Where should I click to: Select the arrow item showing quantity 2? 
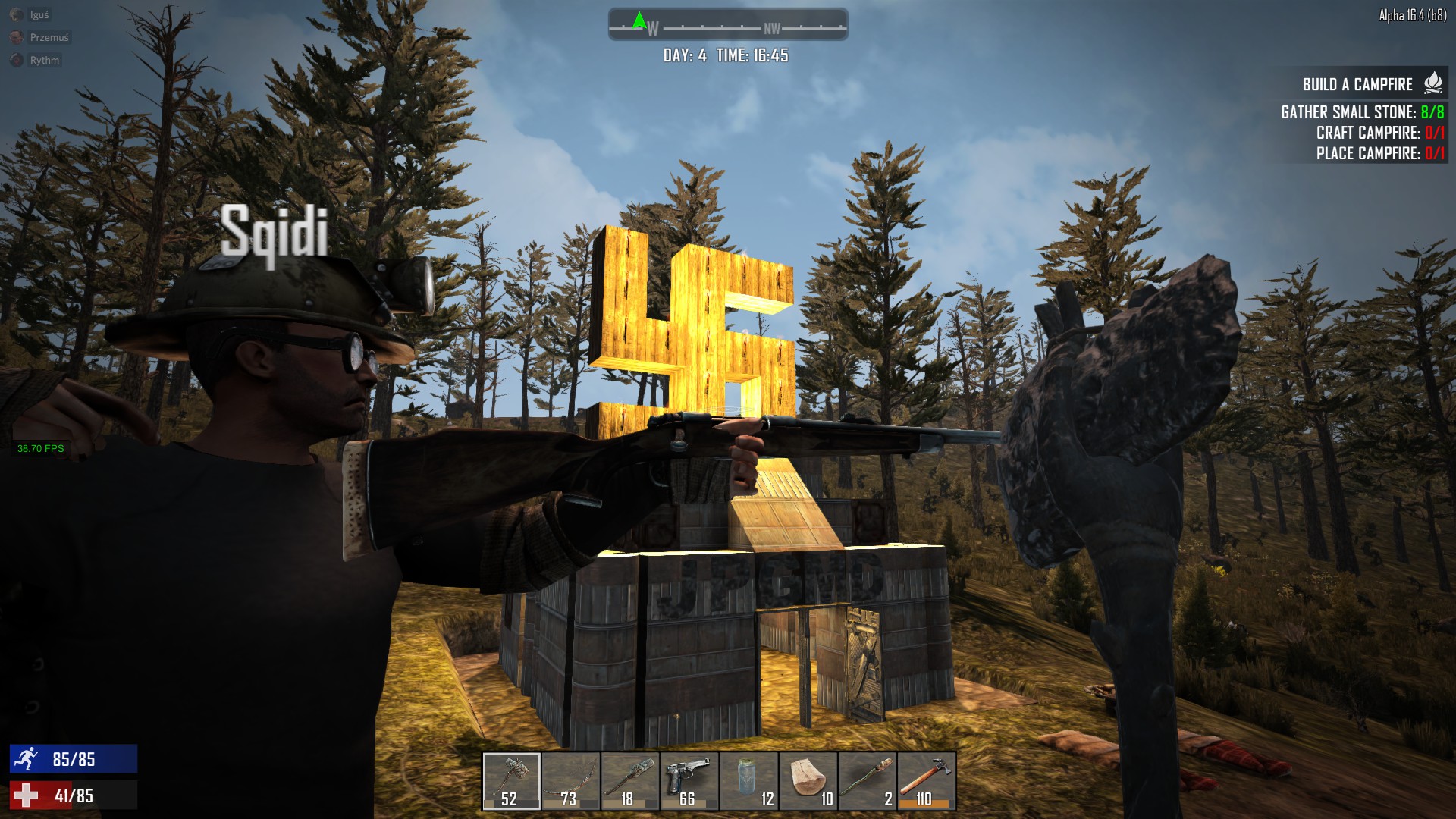(x=867, y=777)
